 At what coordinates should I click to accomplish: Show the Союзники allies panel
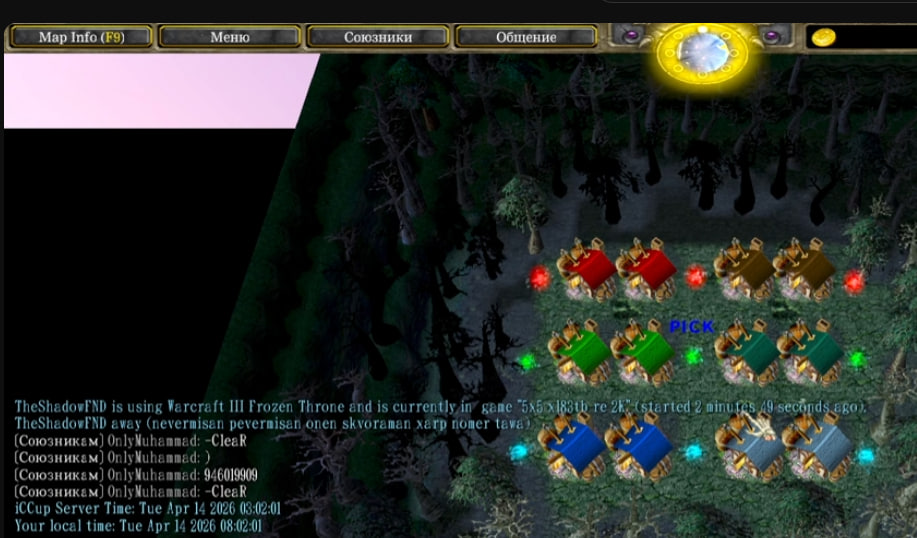pos(377,37)
